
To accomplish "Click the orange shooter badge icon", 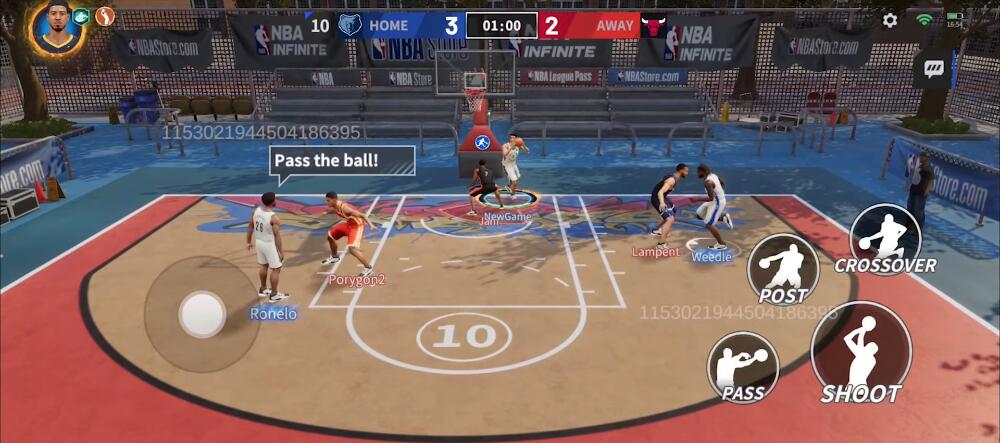I will tap(105, 16).
